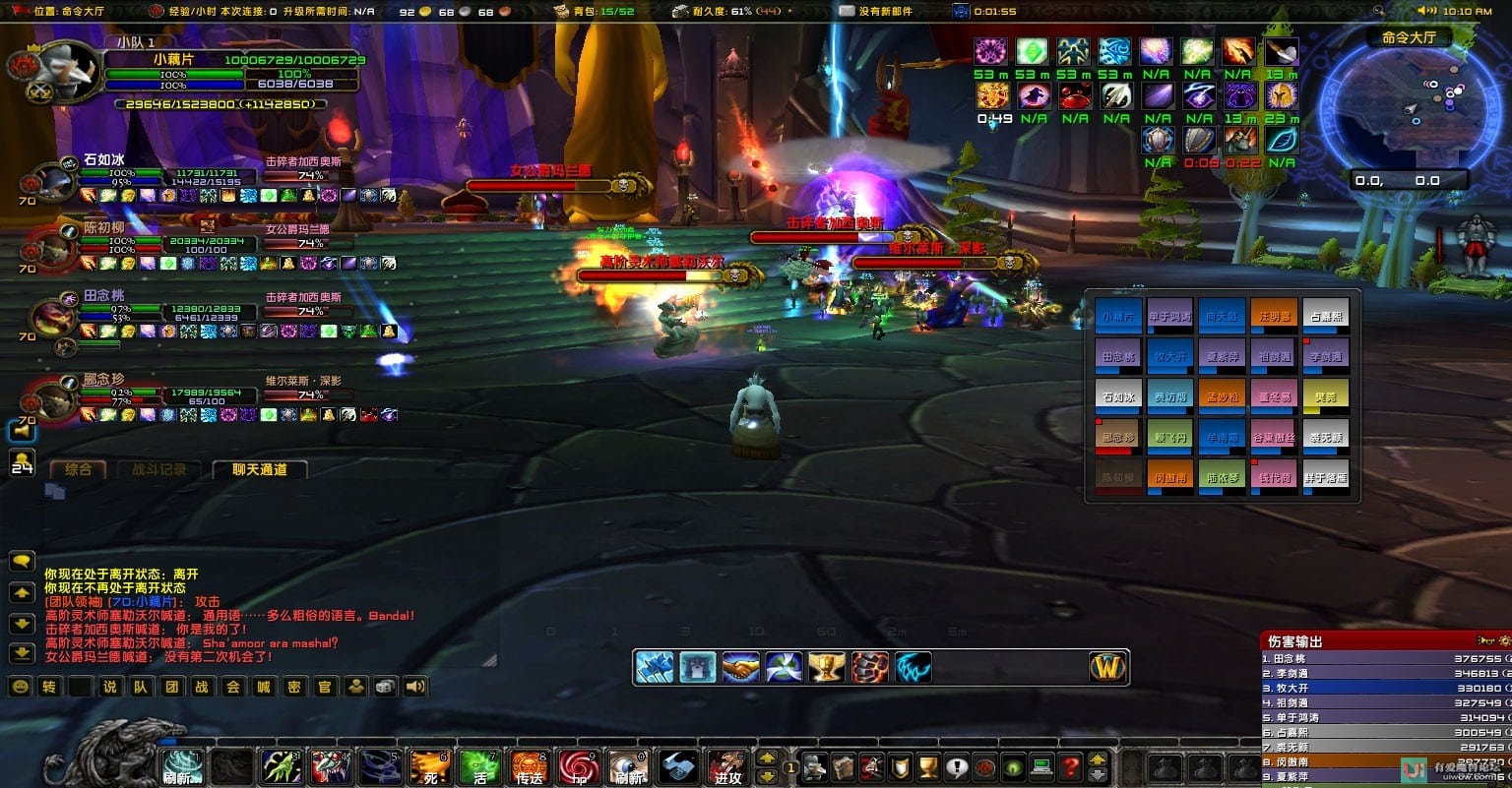Click the 小藕片 player portrait frame
This screenshot has height=788, width=1512.
click(x=69, y=71)
